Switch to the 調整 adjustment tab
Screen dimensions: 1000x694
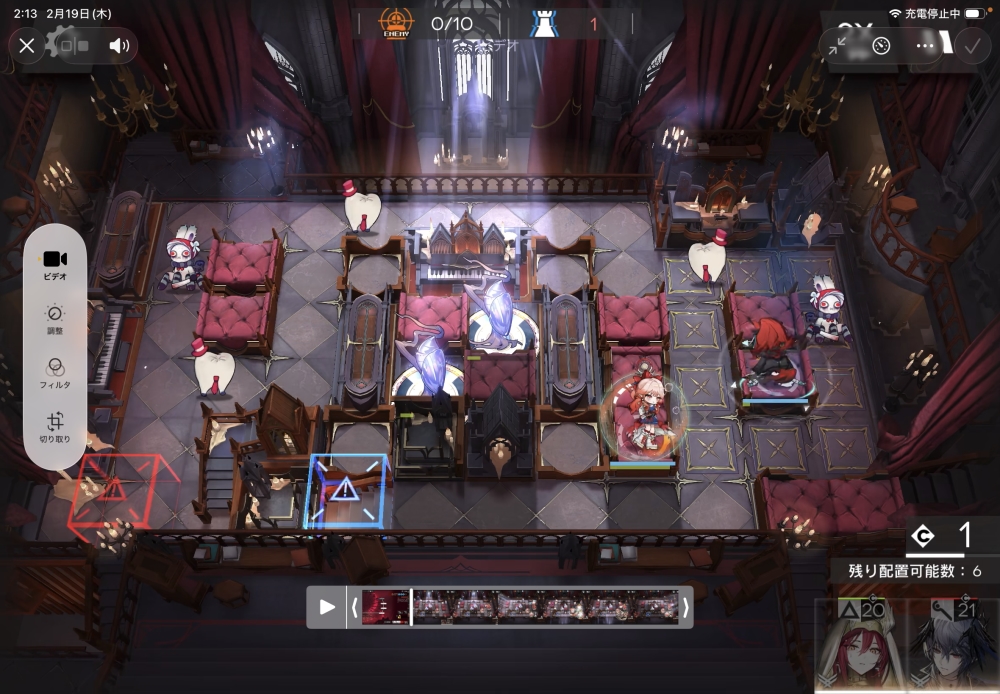click(x=55, y=320)
